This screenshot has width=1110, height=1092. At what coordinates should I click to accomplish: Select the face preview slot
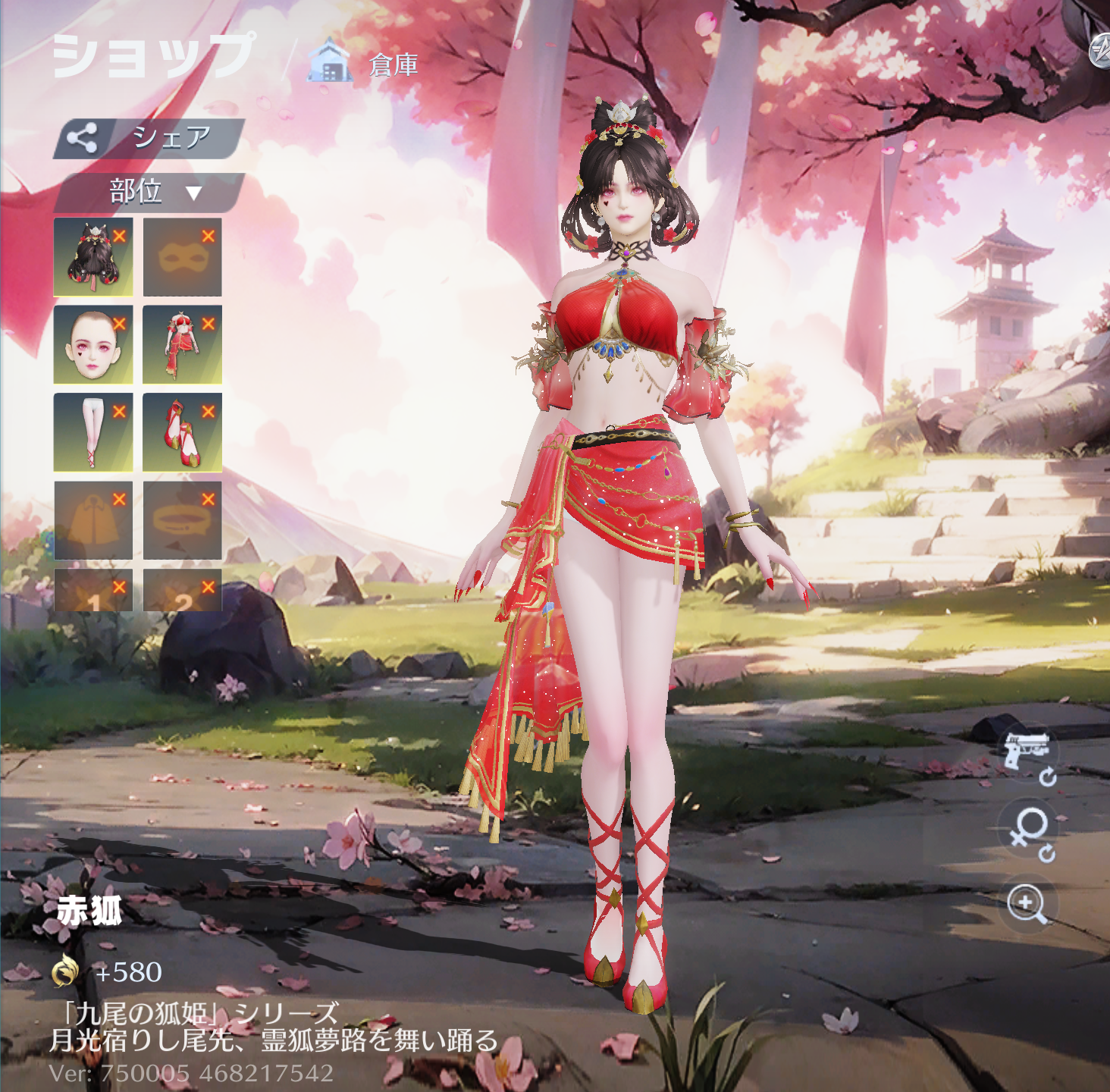(94, 344)
